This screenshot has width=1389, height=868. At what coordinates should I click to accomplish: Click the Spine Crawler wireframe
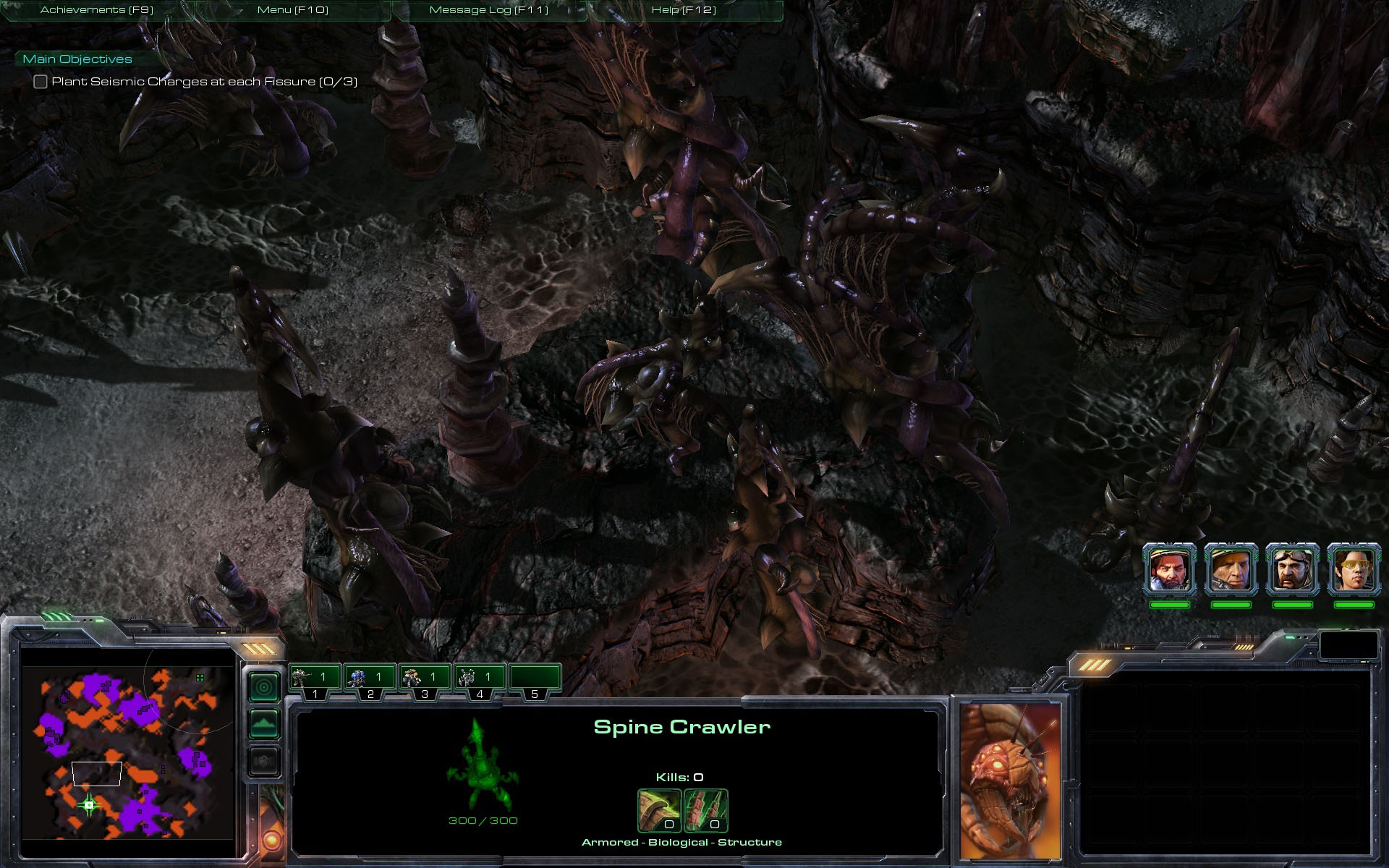tap(481, 765)
